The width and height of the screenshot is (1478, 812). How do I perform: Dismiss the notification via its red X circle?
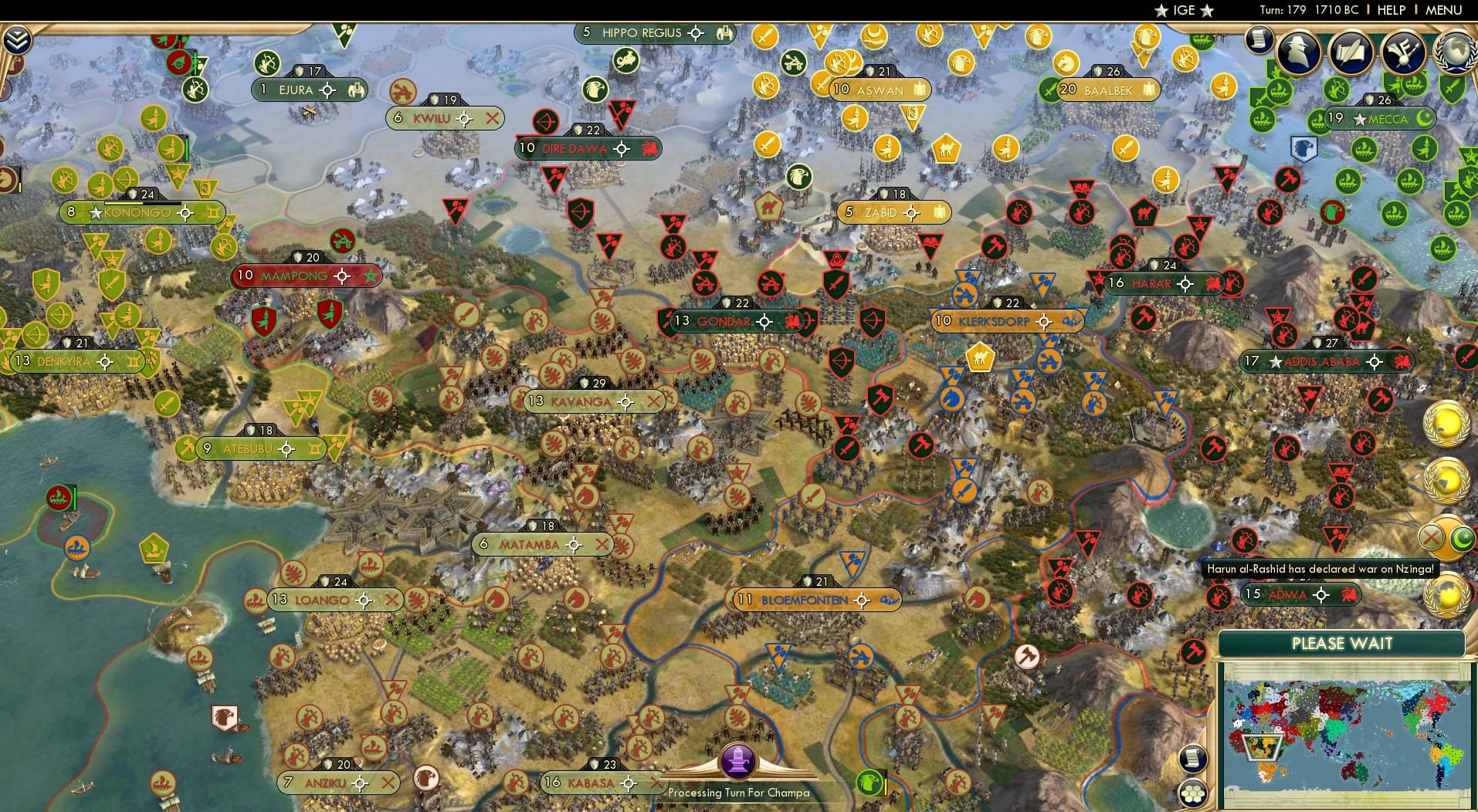[x=1431, y=537]
